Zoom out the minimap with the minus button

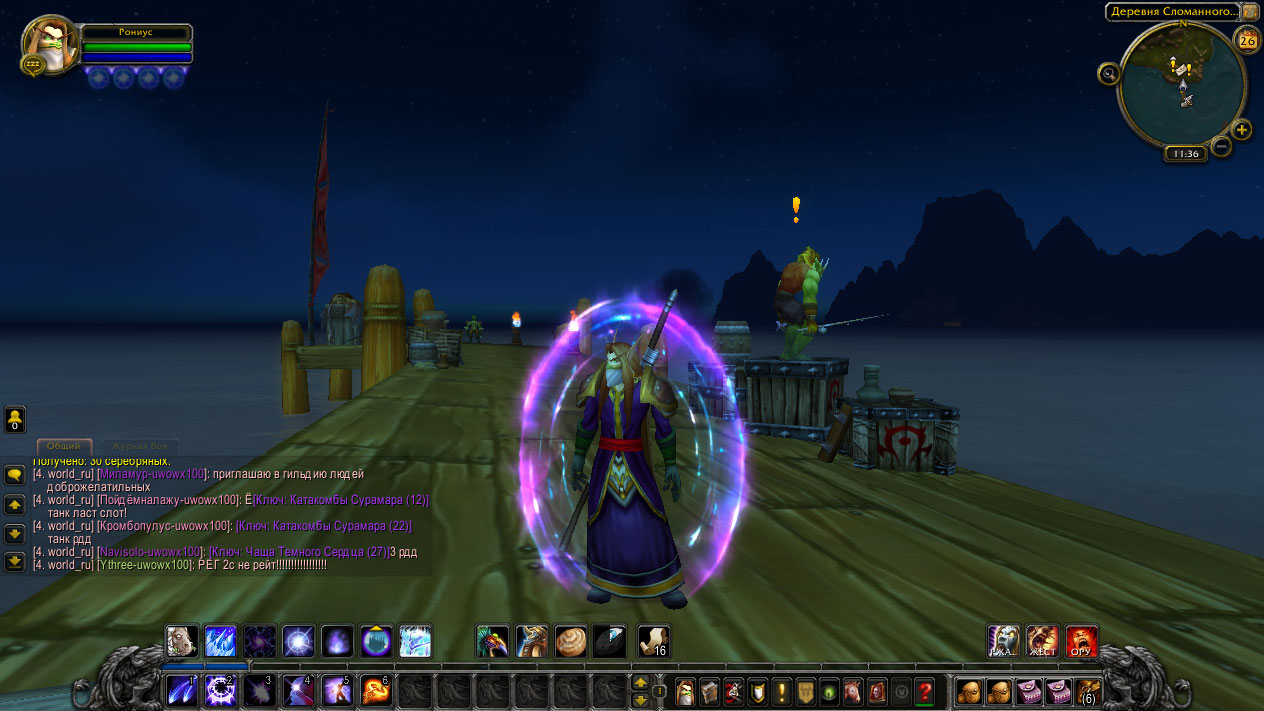[1221, 146]
